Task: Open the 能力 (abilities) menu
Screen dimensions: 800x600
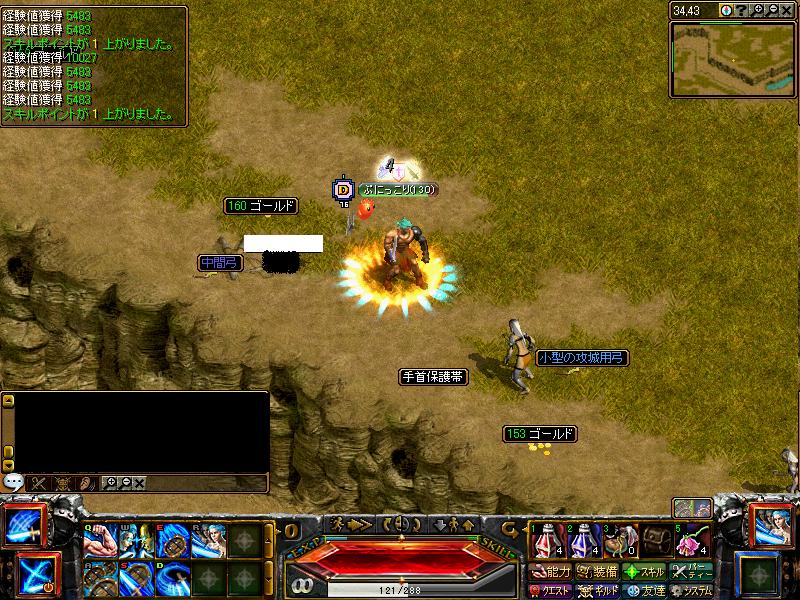Action: [x=549, y=572]
